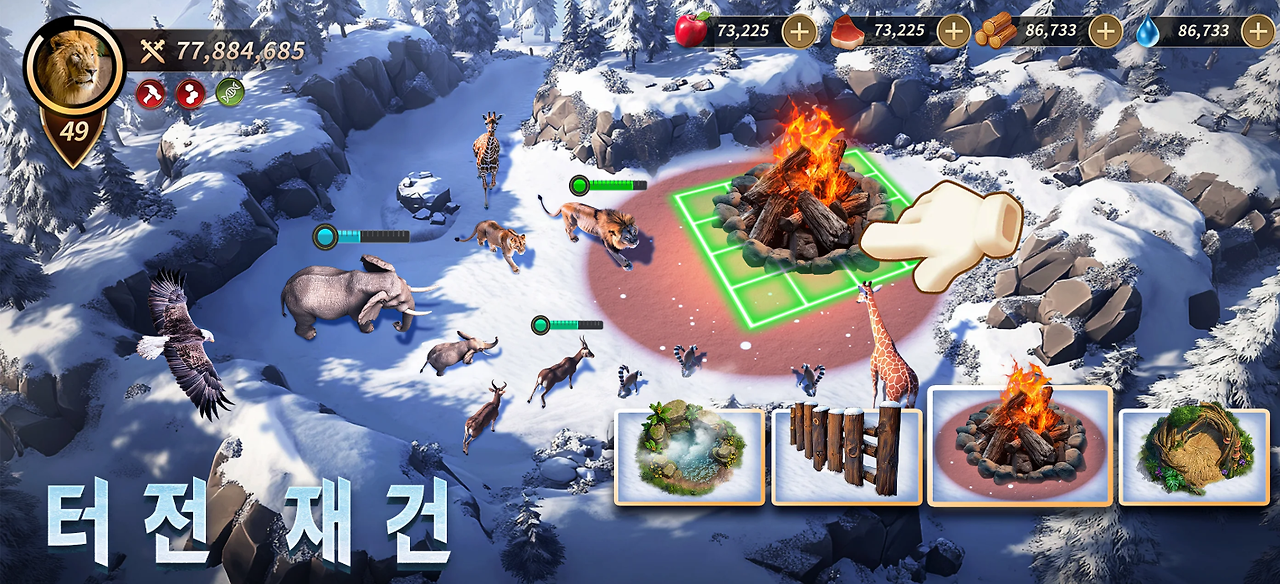The height and width of the screenshot is (584, 1280).
Task: Select the green DNA evolution icon
Action: (230, 93)
